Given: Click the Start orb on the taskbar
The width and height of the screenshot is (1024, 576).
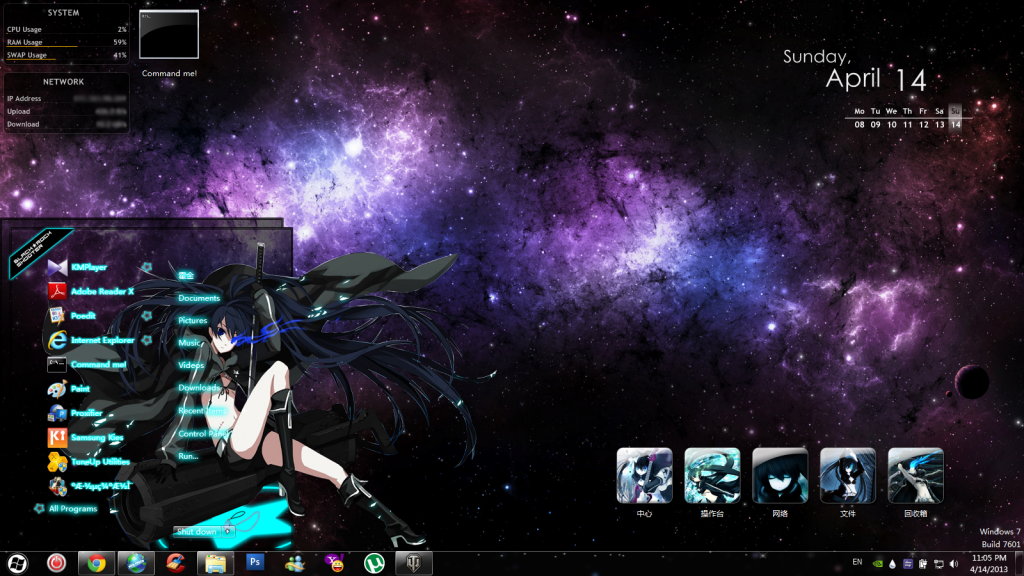Looking at the screenshot, I should click(x=18, y=563).
